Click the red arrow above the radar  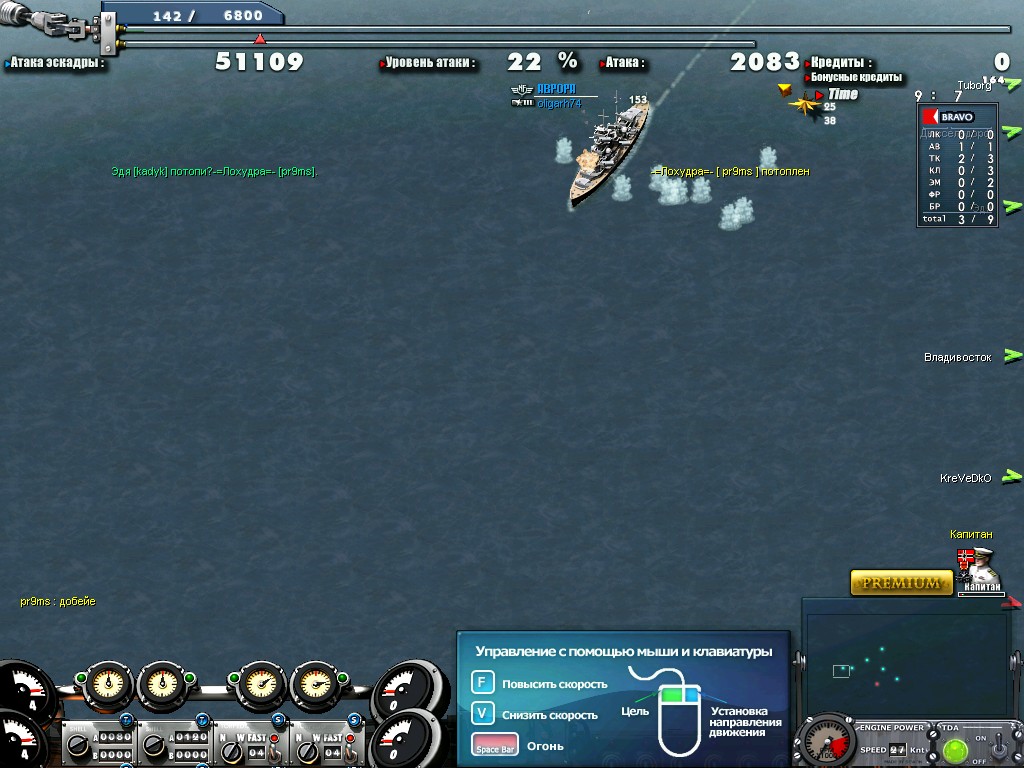point(1013,602)
